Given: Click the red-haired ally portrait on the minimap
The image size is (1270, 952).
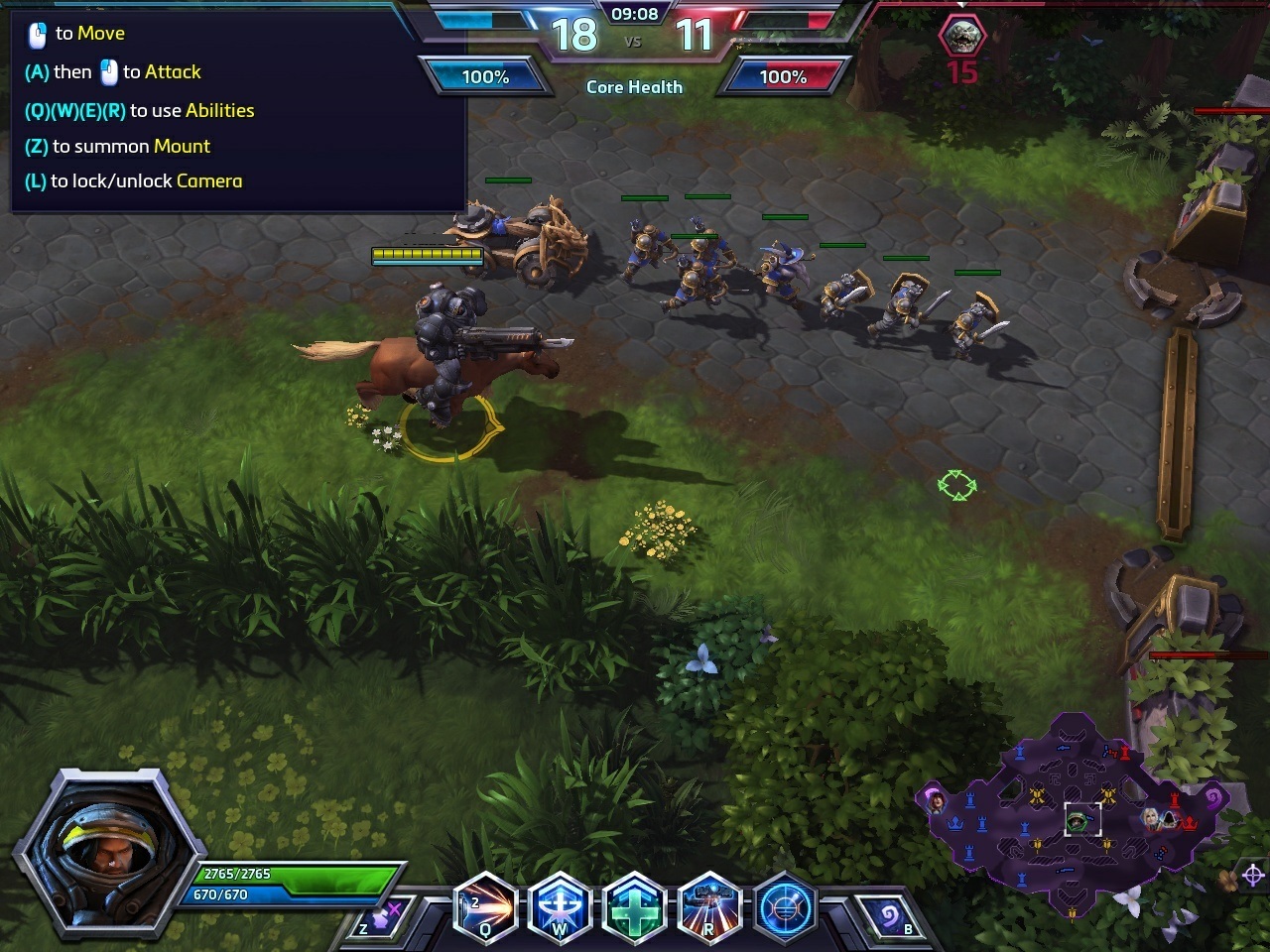Looking at the screenshot, I should 935,799.
